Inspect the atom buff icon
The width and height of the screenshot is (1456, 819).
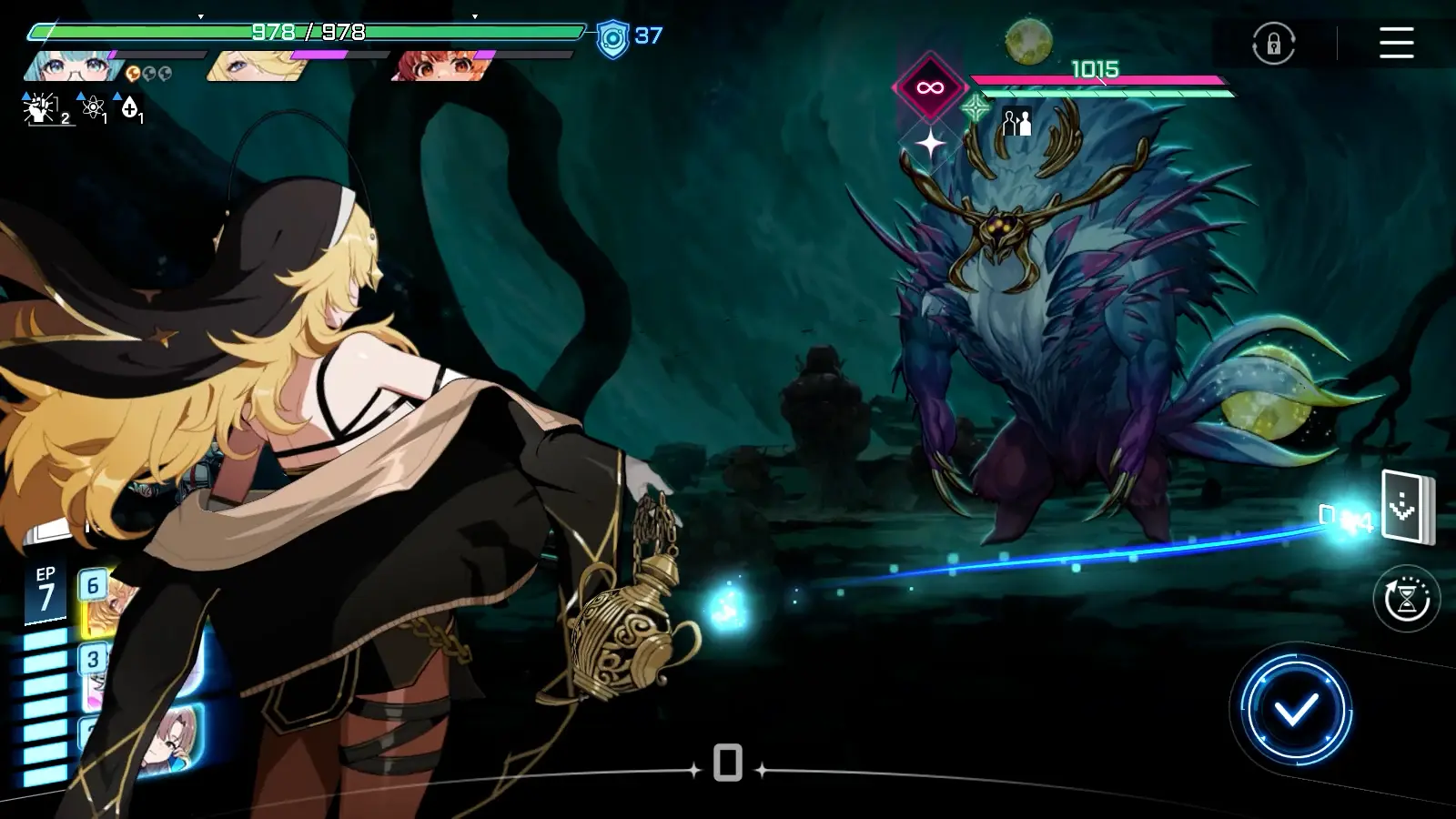tap(93, 108)
